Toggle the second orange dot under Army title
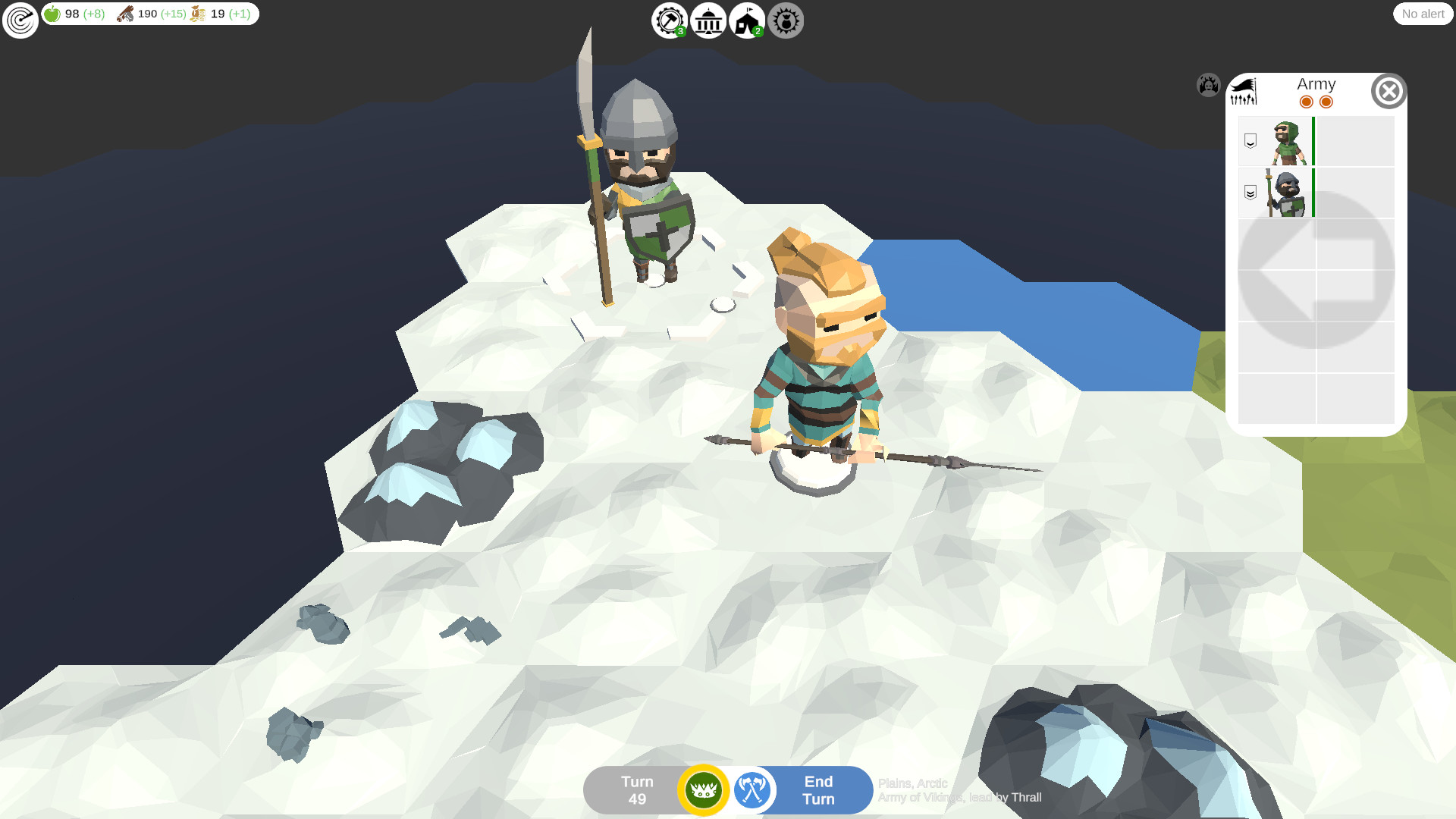This screenshot has height=819, width=1456. [x=1326, y=100]
